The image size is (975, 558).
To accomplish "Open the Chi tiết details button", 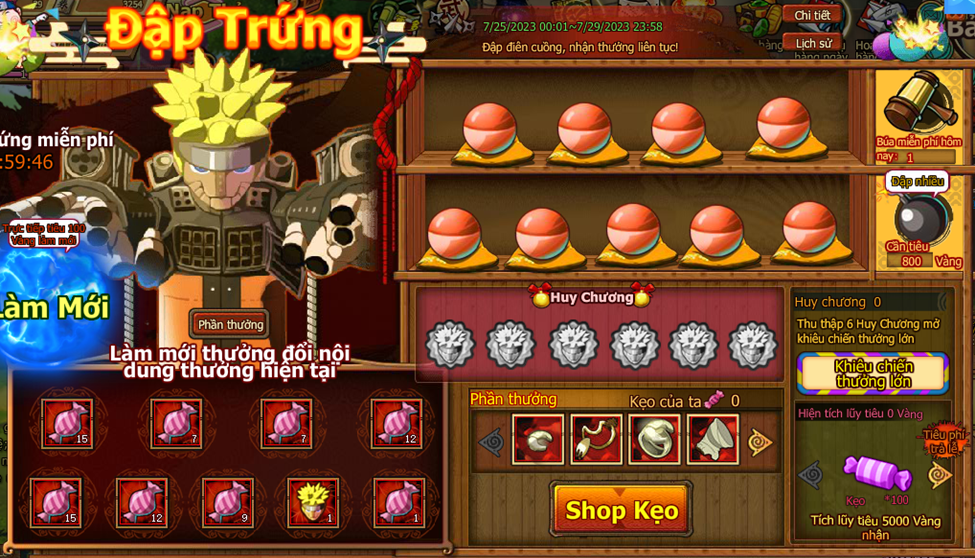I will click(x=811, y=15).
